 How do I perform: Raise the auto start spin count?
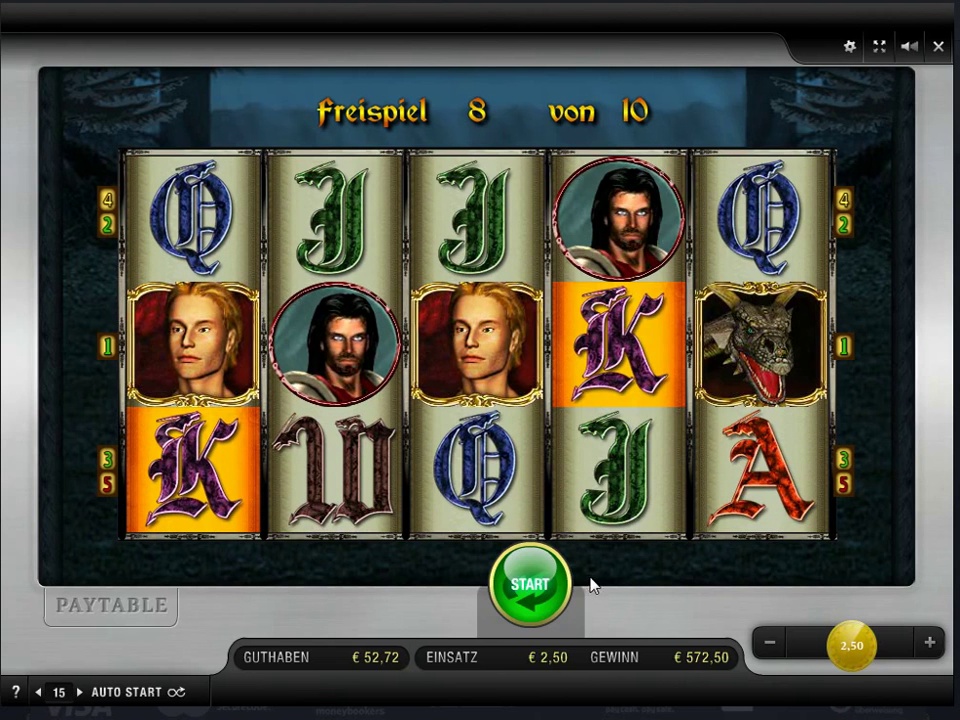[x=79, y=692]
